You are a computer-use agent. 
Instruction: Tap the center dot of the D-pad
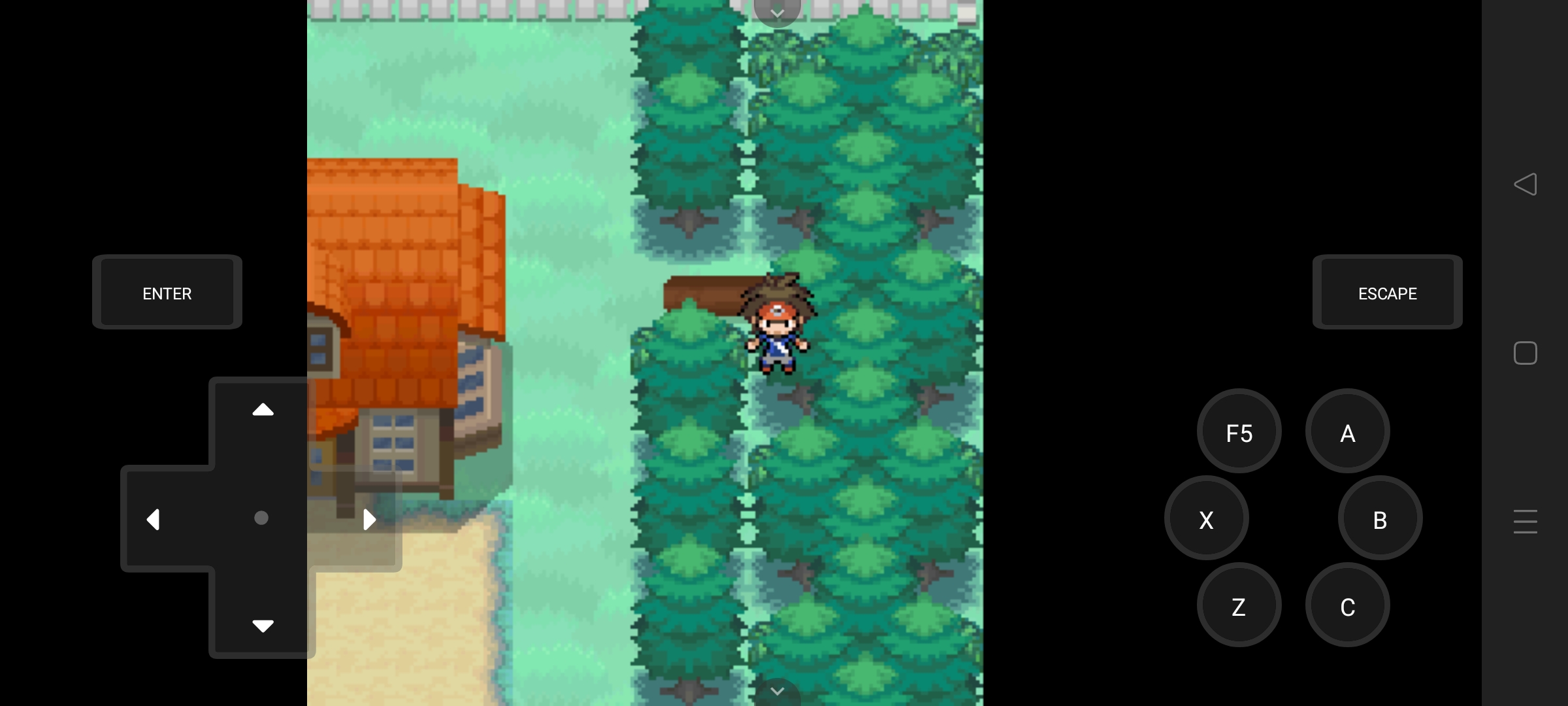coord(261,518)
